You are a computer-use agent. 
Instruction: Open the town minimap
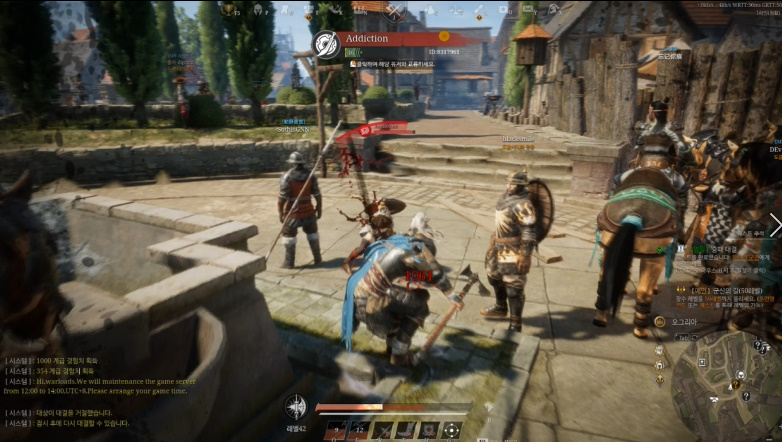point(725,386)
